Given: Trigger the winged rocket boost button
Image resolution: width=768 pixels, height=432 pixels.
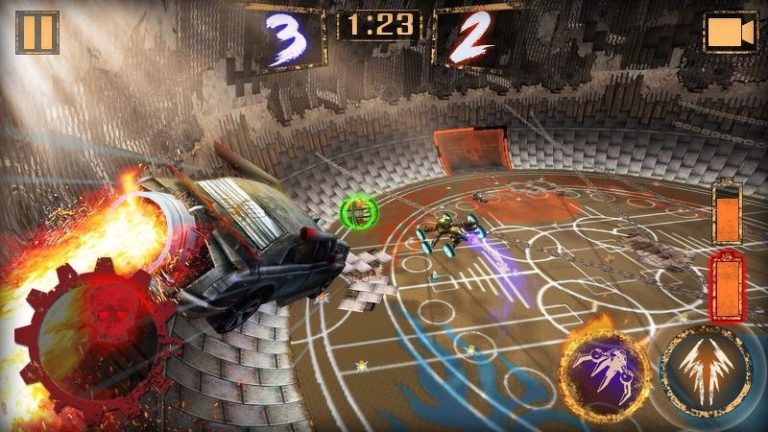Looking at the screenshot, I should (705, 371).
